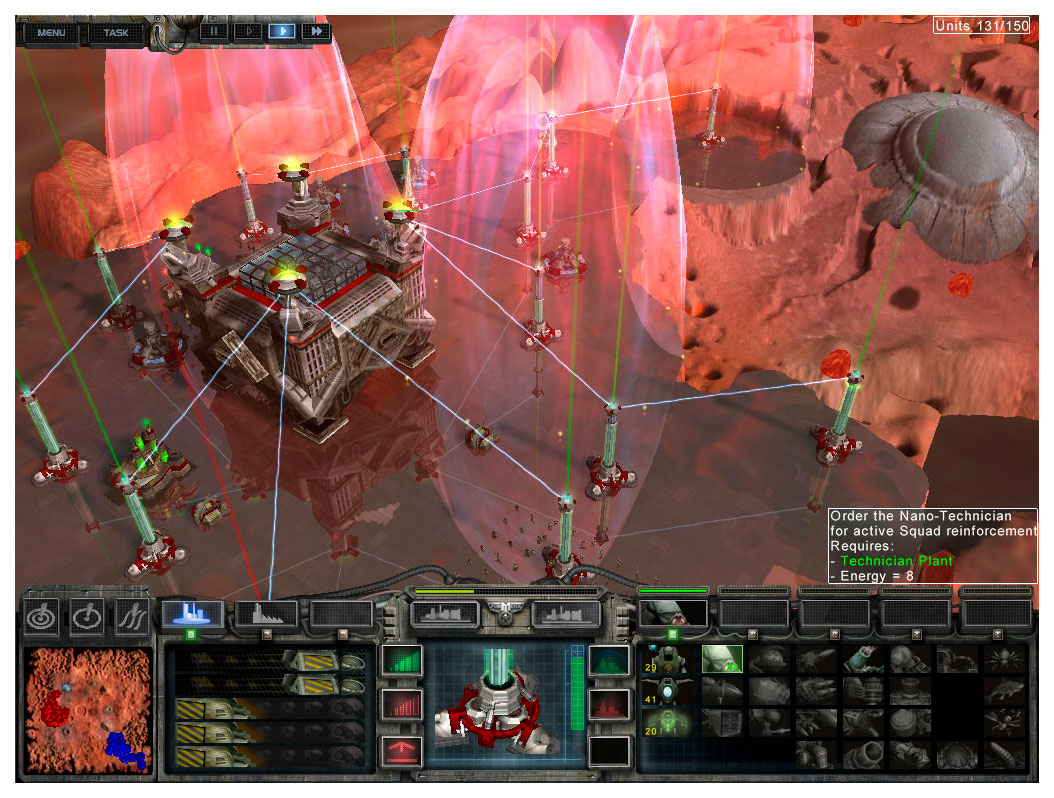Choose the soldier unit with count 29

tap(666, 659)
